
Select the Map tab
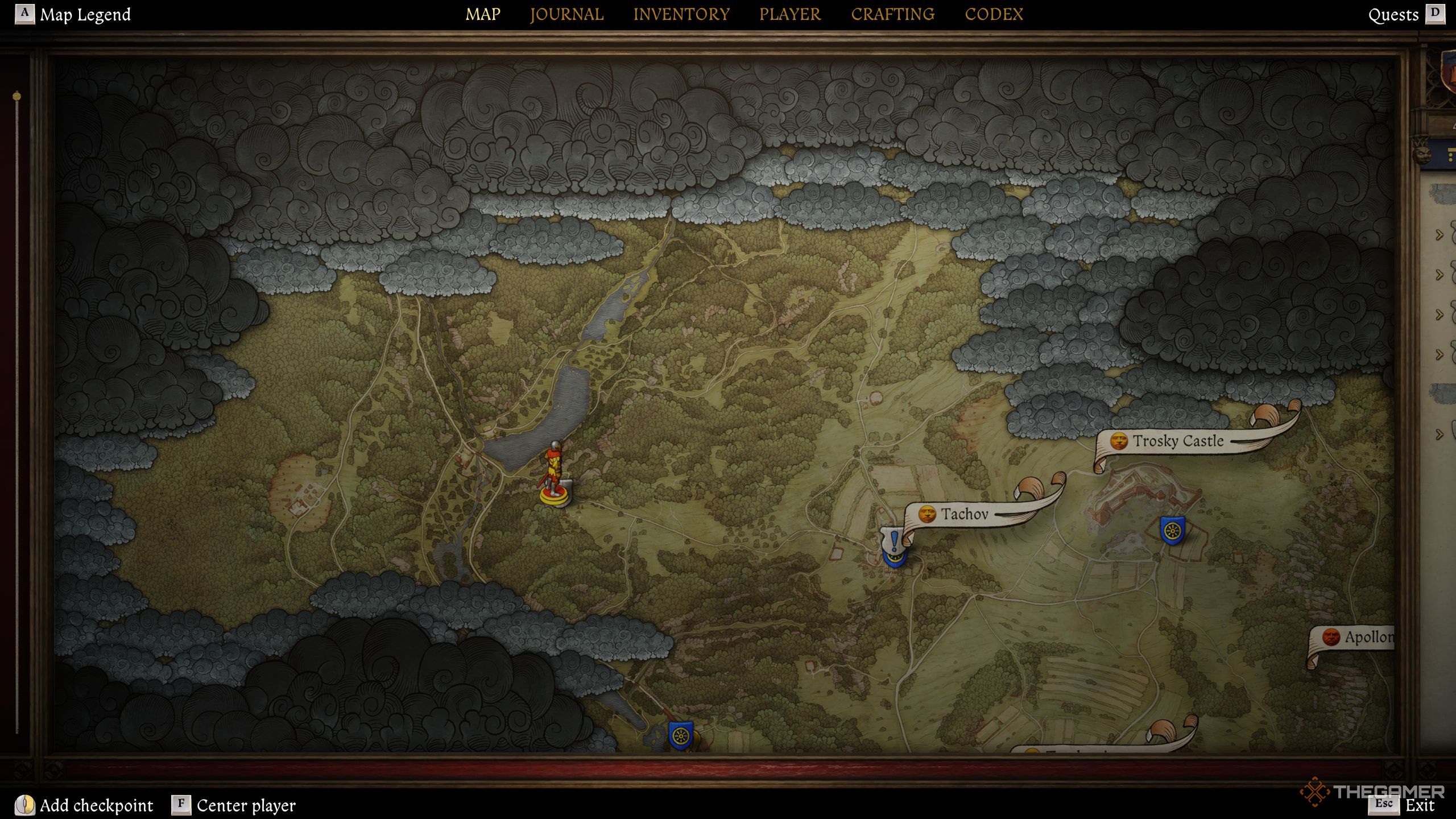click(x=483, y=14)
